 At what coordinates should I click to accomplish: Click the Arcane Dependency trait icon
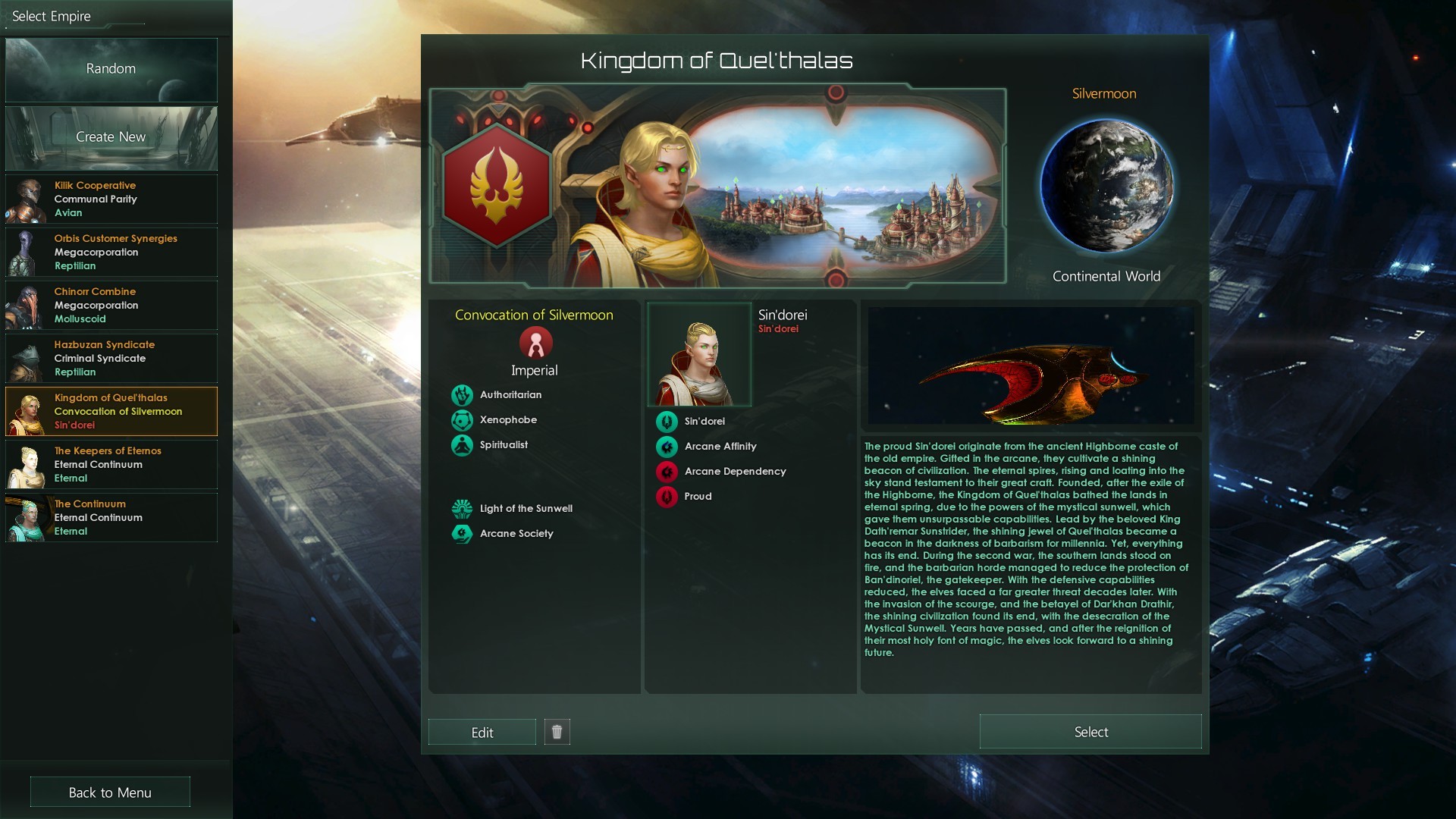click(667, 472)
